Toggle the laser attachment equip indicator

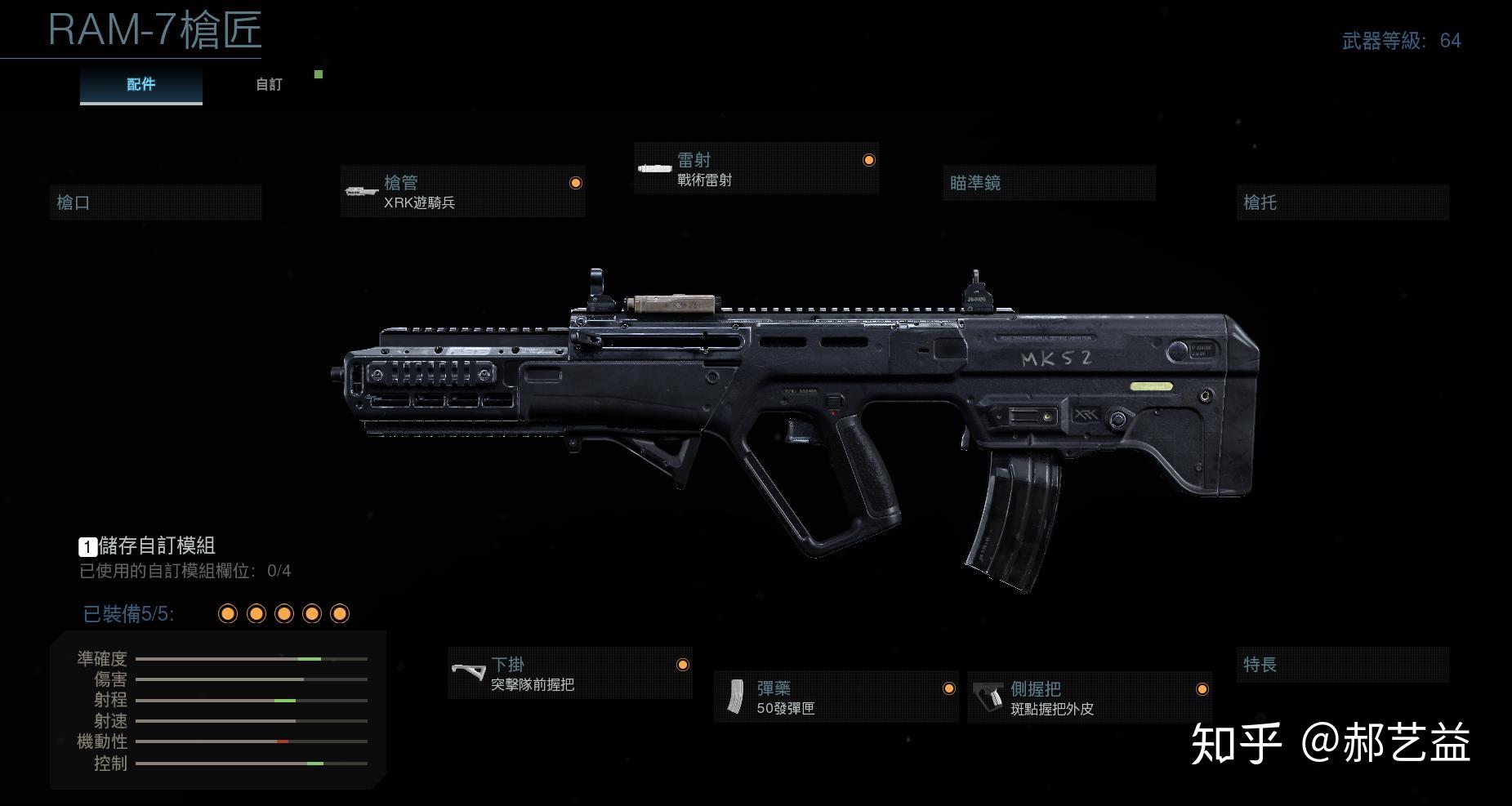point(868,159)
